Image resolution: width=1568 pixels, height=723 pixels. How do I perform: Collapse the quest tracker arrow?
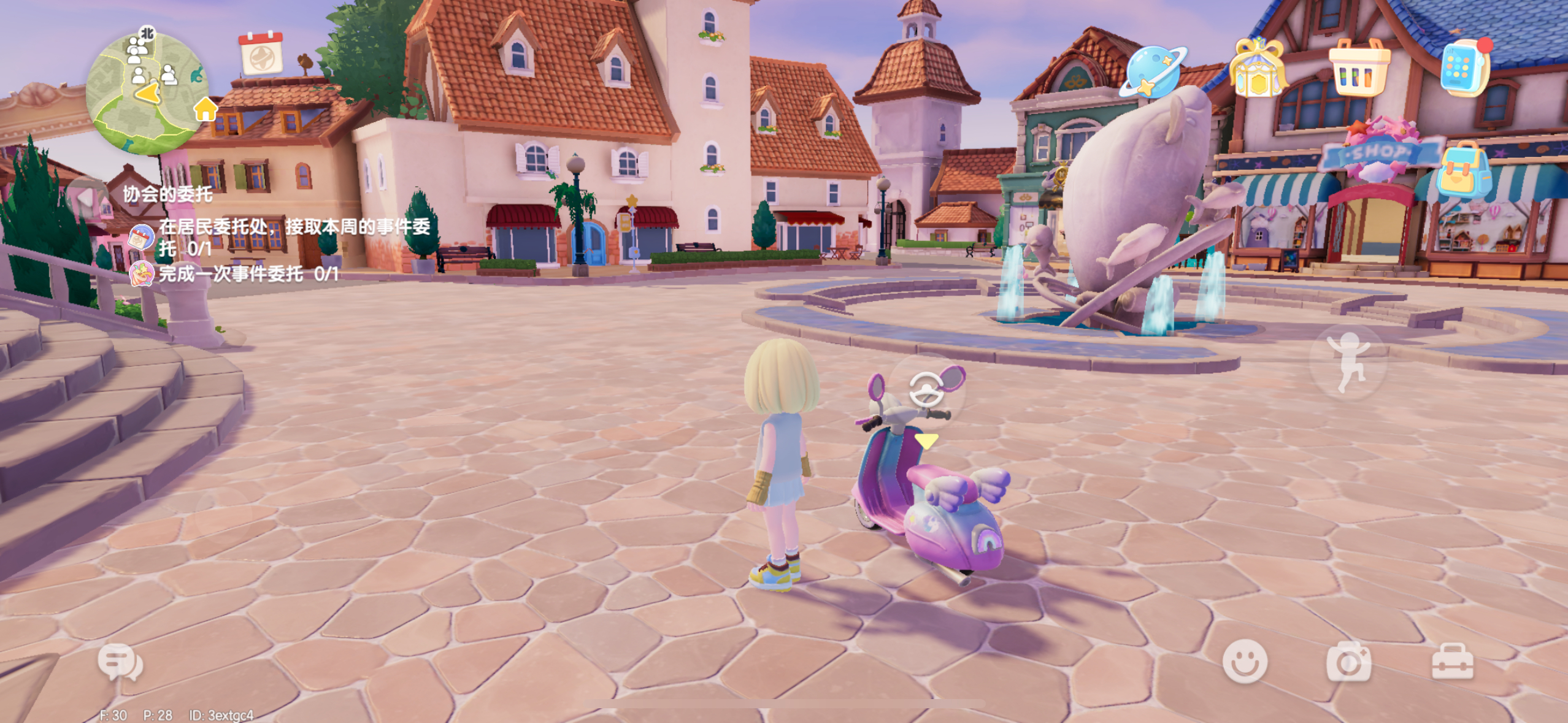pos(86,197)
